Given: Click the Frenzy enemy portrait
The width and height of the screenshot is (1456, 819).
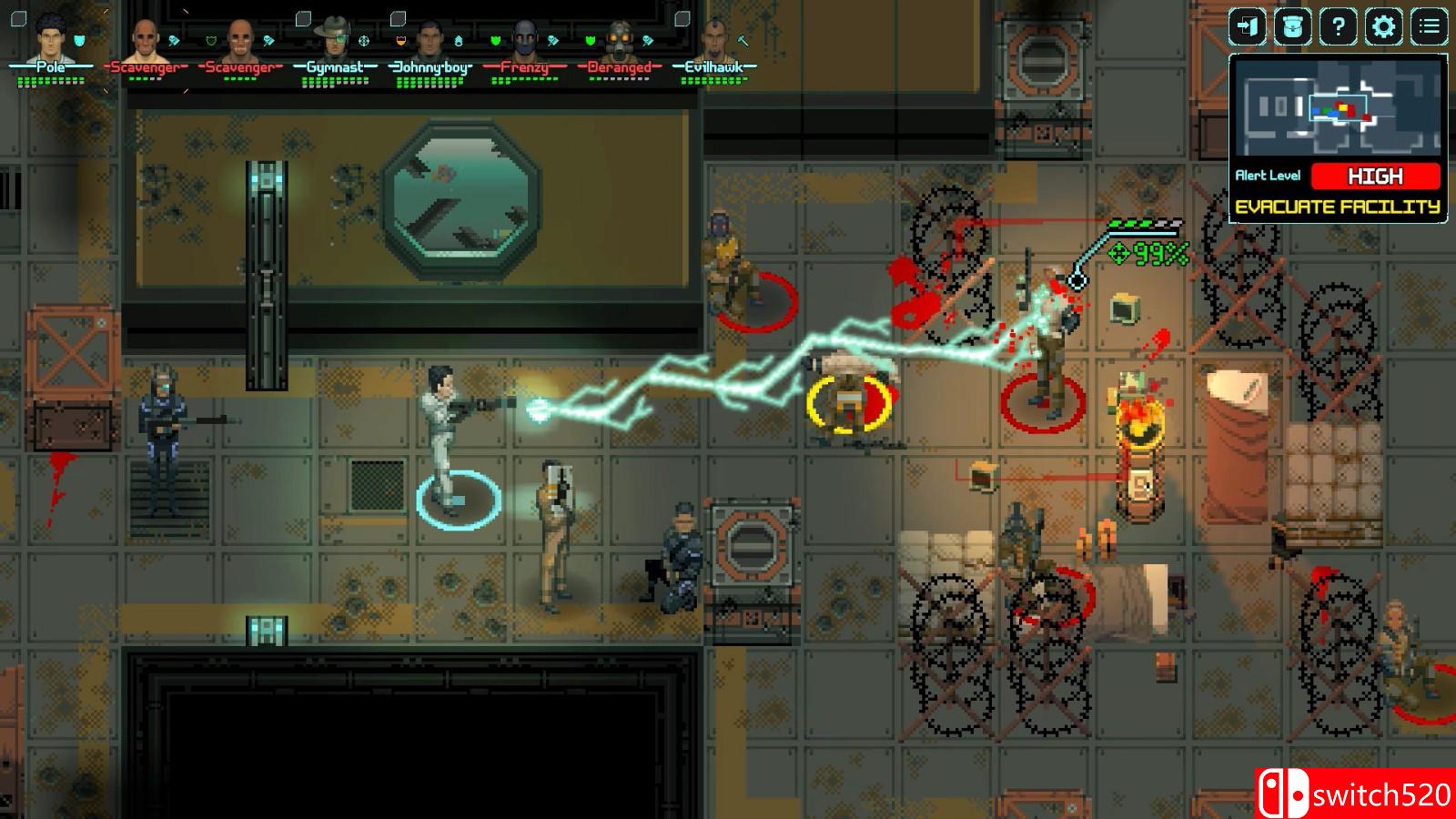Looking at the screenshot, I should 524,39.
